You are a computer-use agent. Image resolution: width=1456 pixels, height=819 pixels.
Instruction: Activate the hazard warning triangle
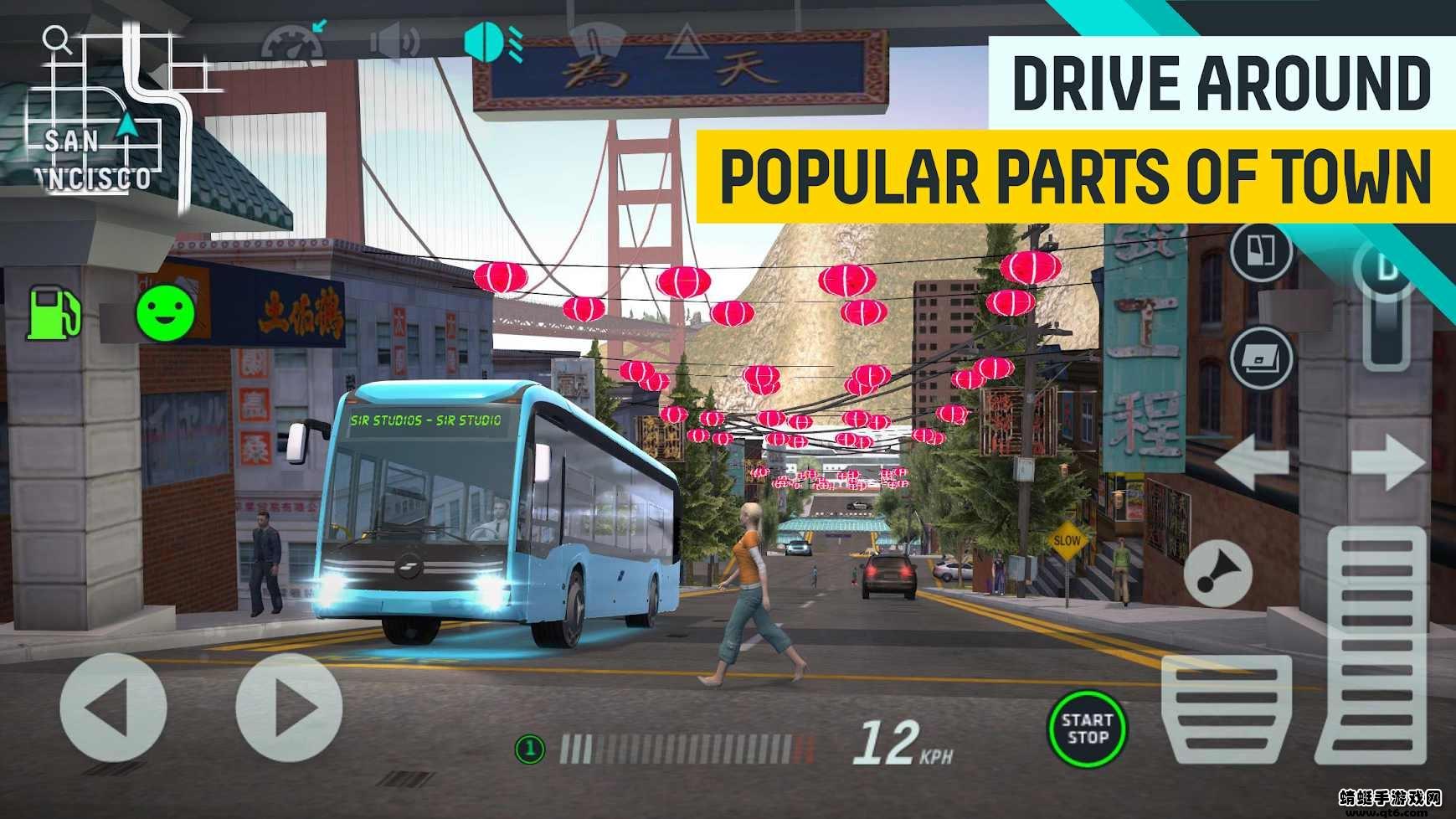coord(687,43)
